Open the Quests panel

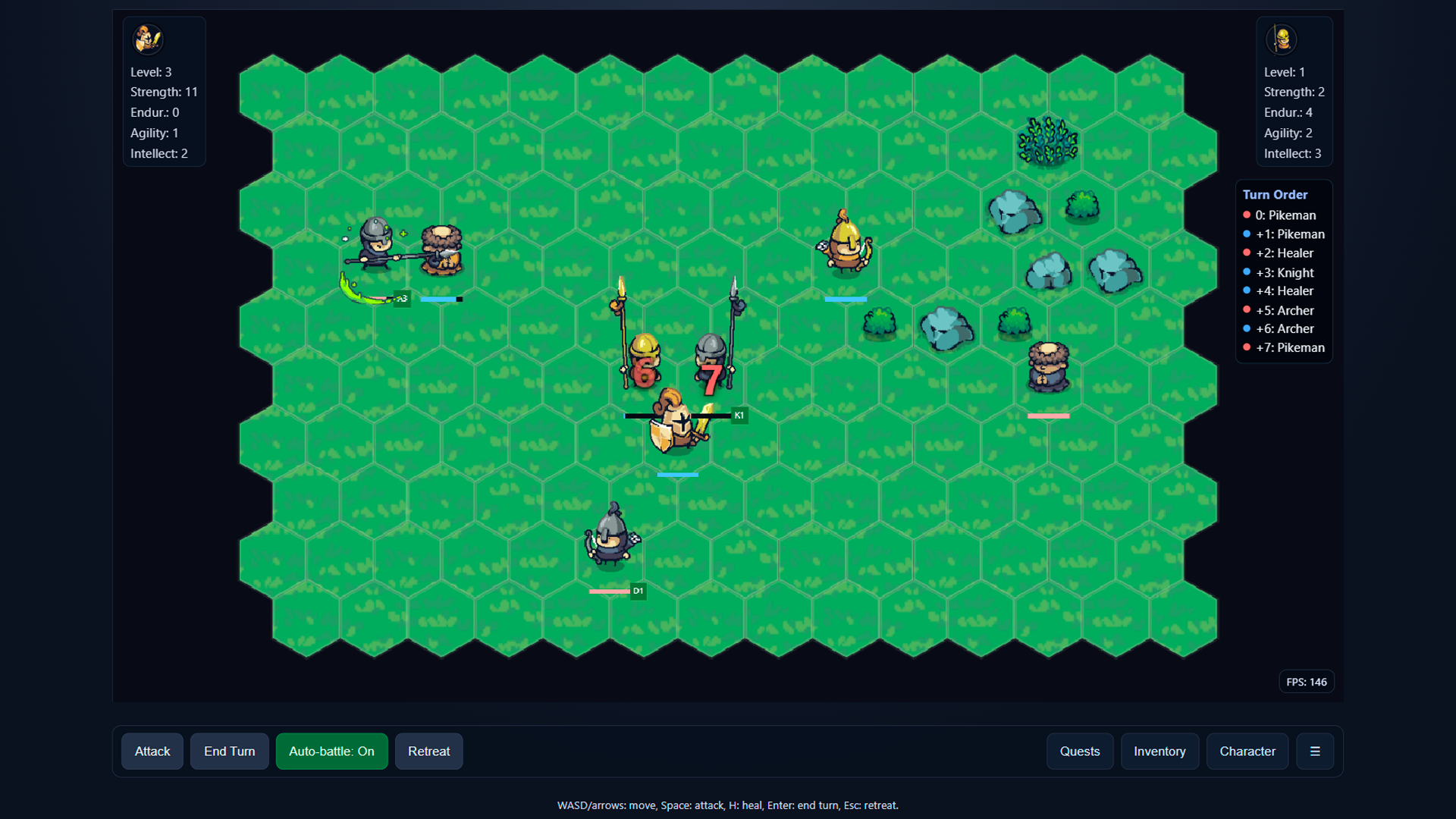pyautogui.click(x=1080, y=752)
